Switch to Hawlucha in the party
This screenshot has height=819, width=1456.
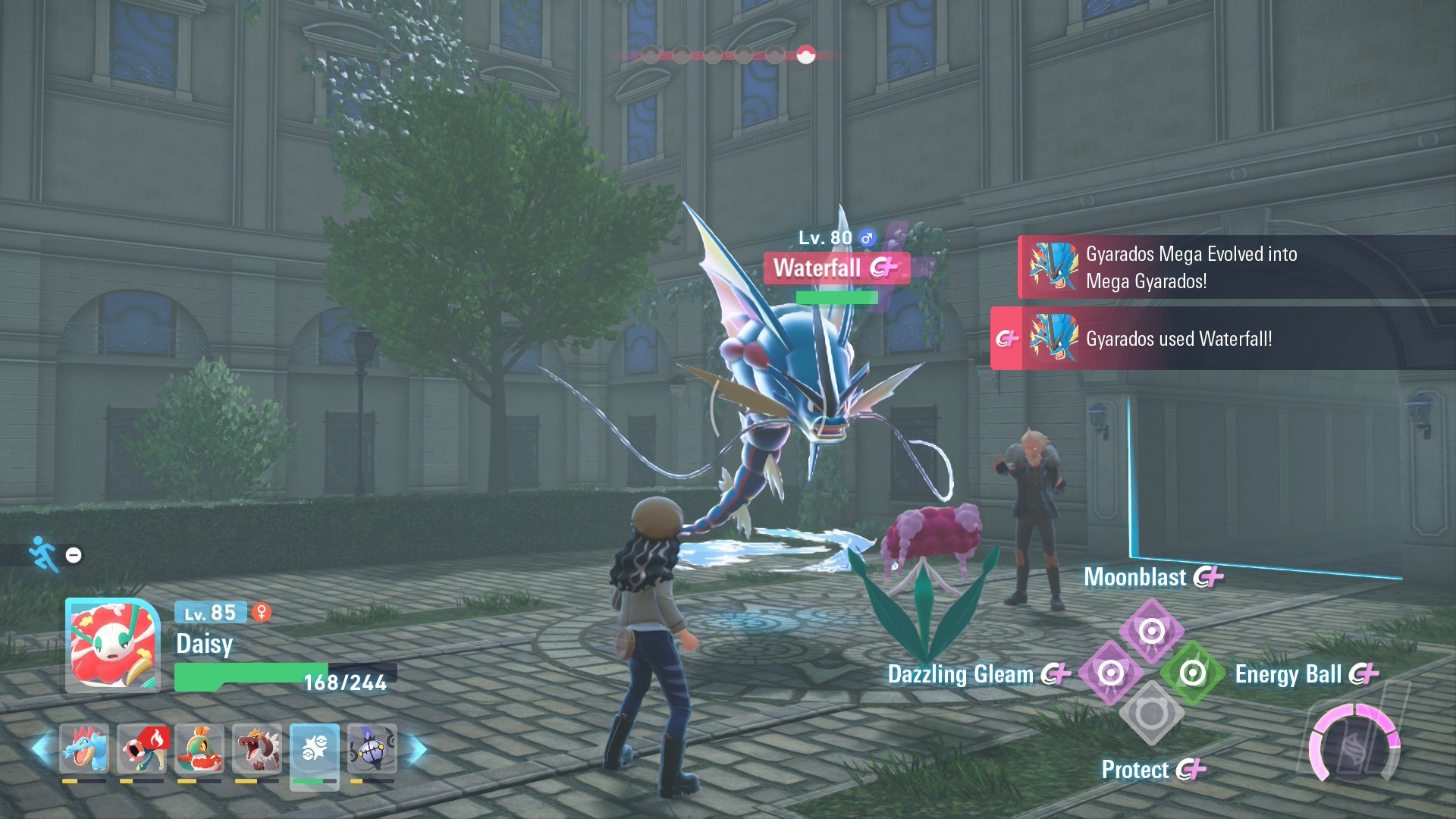point(199,748)
